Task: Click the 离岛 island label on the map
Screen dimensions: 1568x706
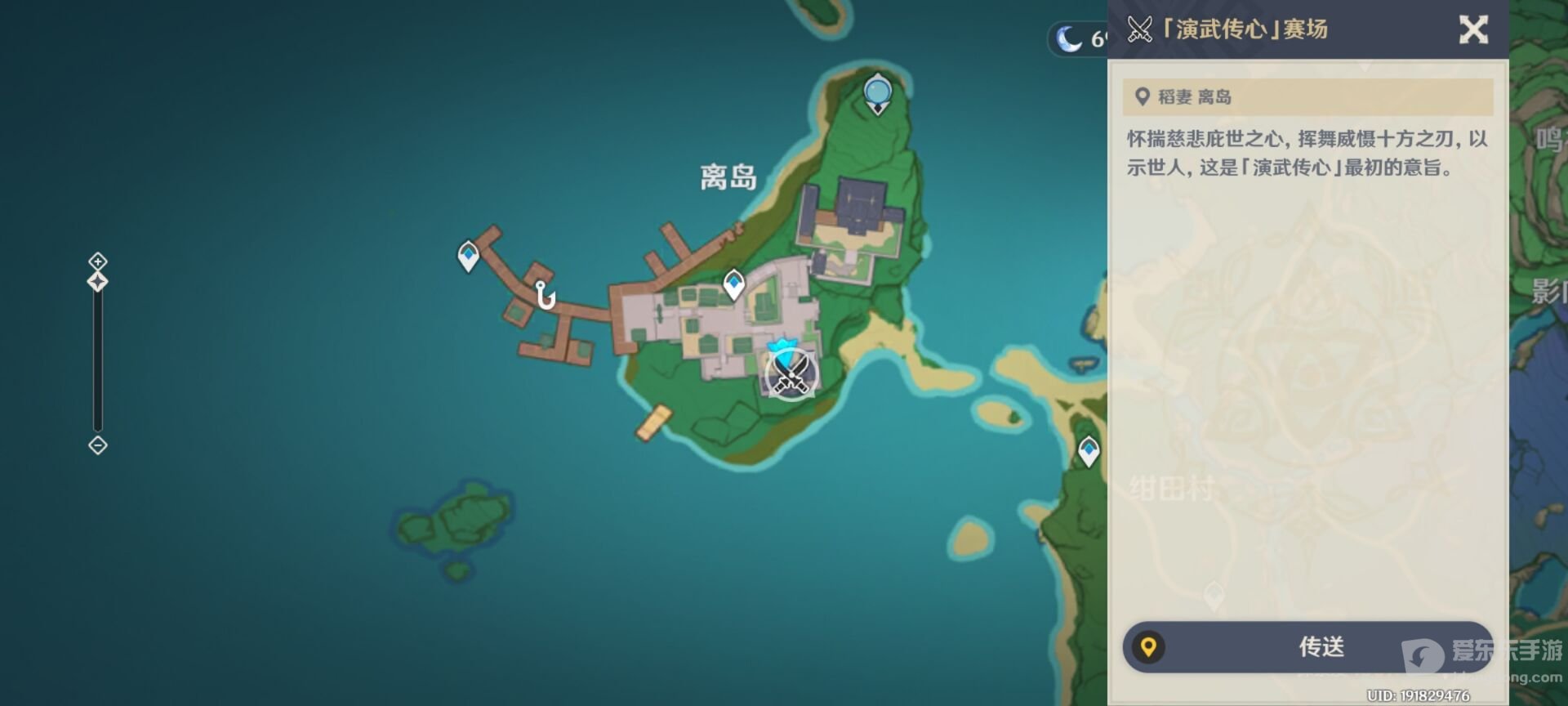Action: (x=728, y=176)
